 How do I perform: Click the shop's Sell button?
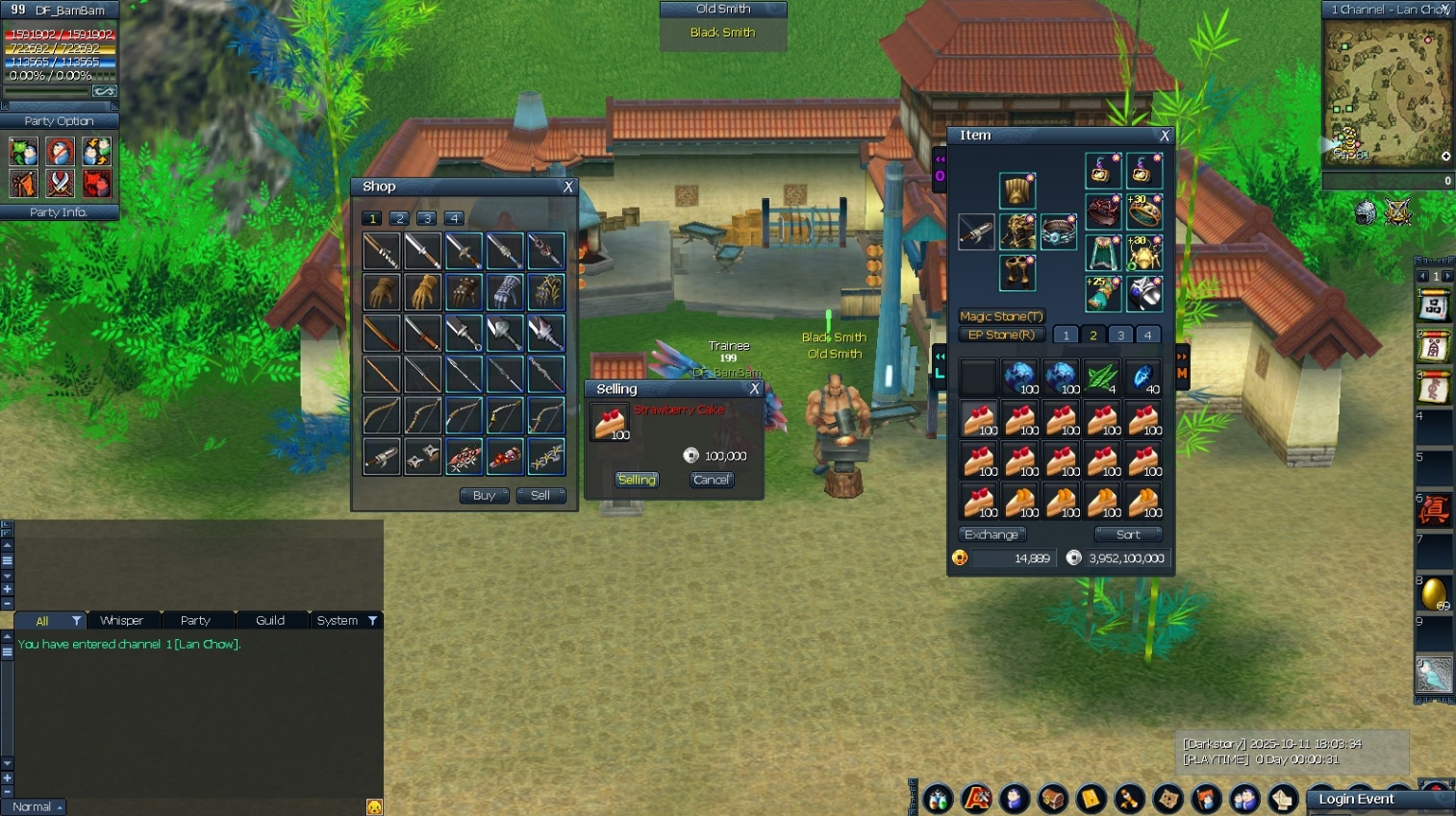[540, 496]
